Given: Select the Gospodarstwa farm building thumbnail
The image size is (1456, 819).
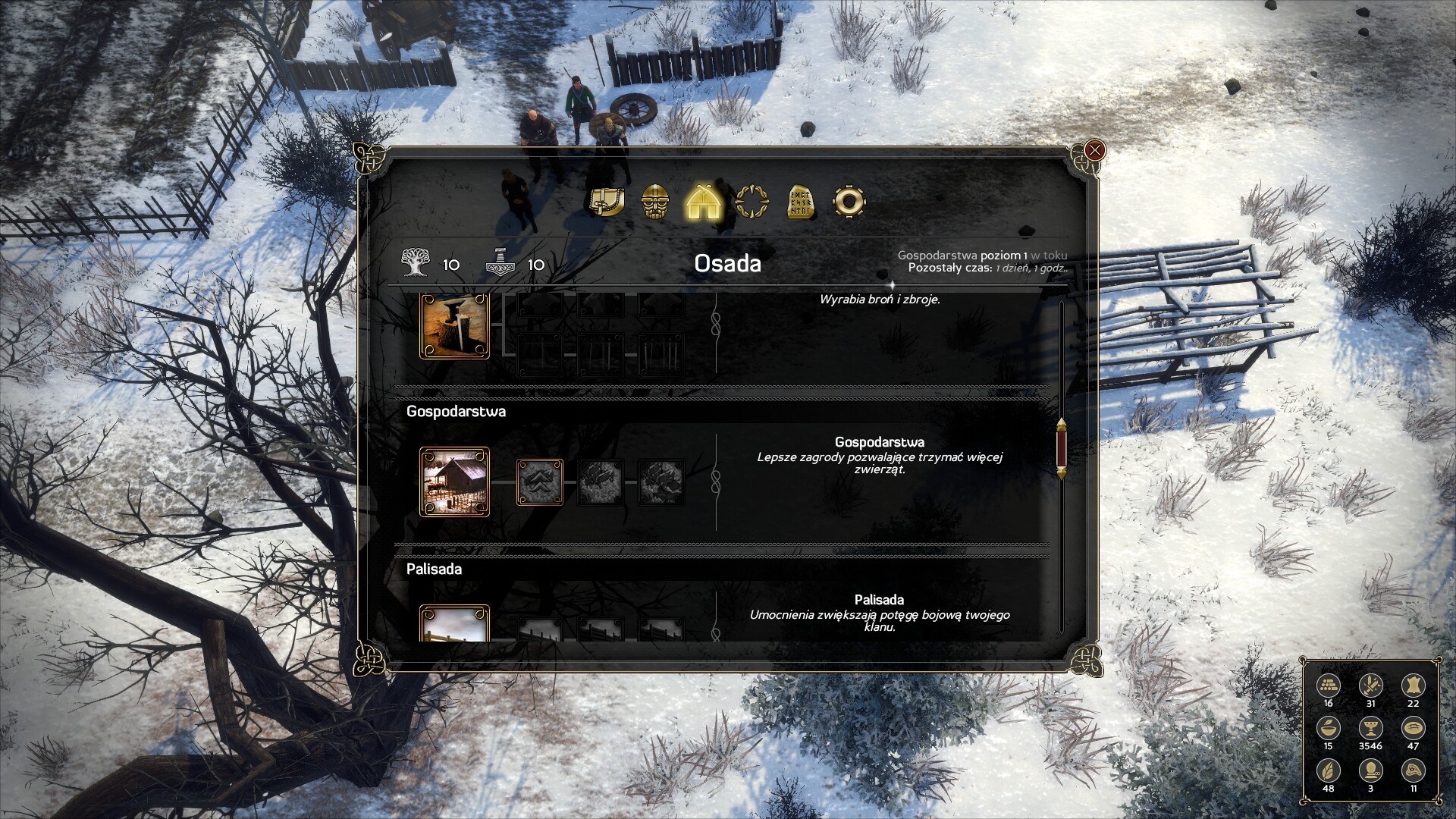Looking at the screenshot, I should click(455, 482).
